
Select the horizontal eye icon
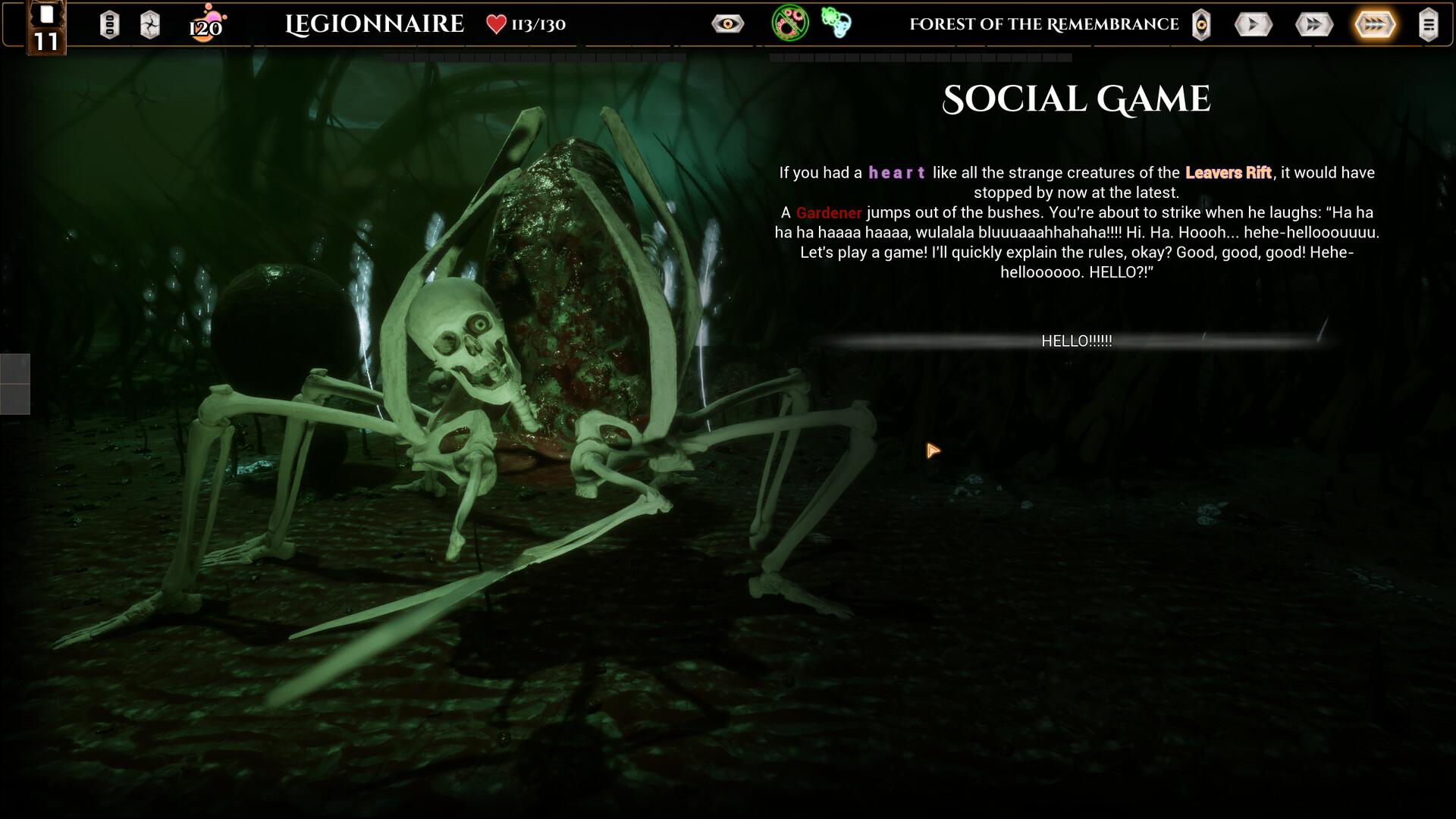[x=727, y=24]
